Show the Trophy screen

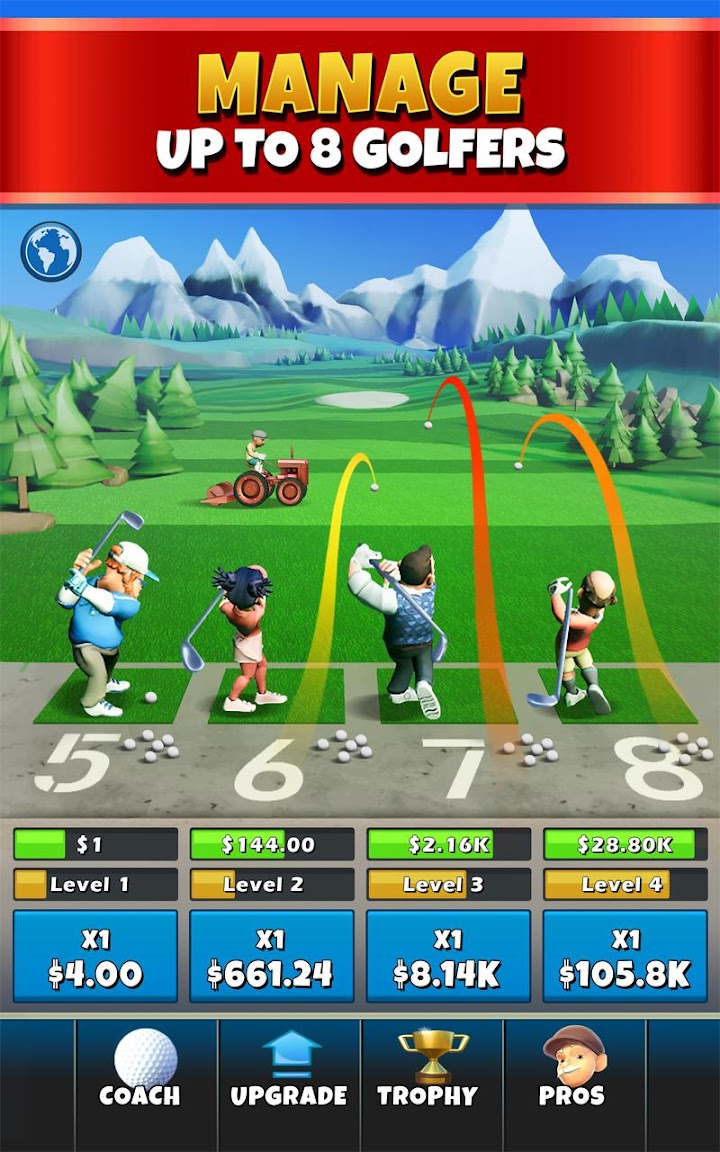pyautogui.click(x=432, y=1070)
